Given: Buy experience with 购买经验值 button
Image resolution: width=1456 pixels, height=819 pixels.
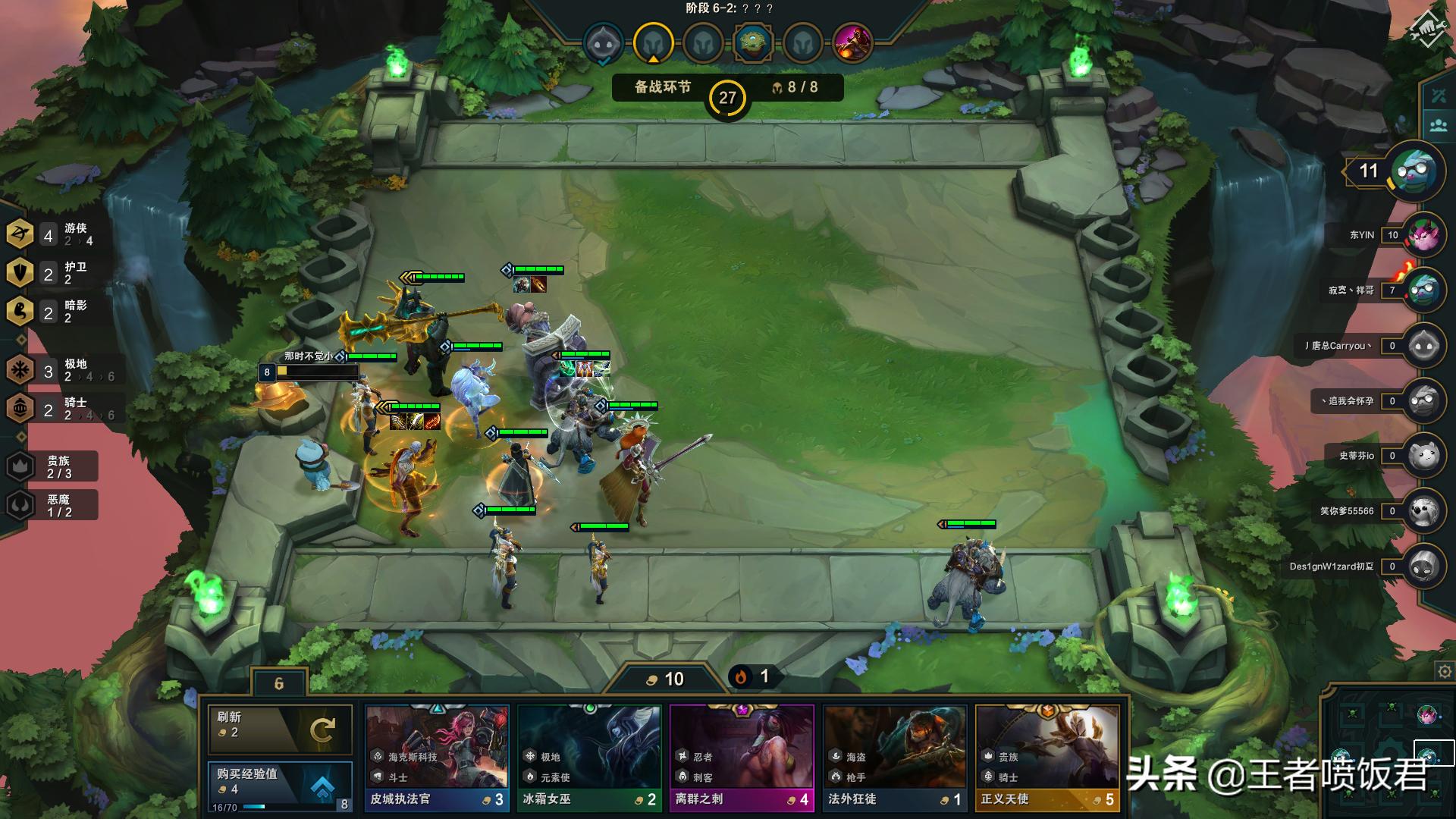Looking at the screenshot, I should (279, 786).
